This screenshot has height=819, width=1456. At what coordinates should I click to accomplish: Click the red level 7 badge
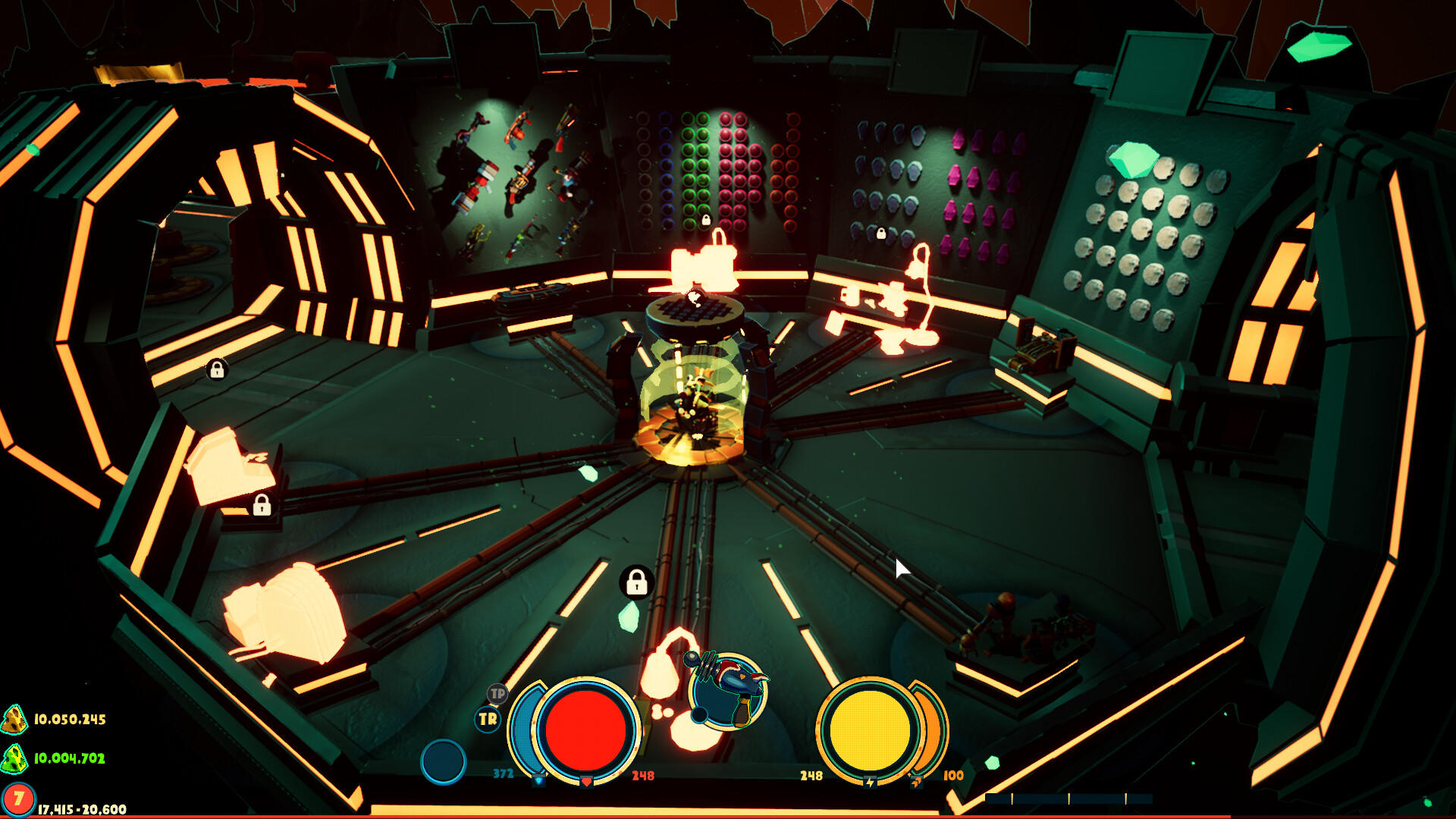click(x=19, y=797)
